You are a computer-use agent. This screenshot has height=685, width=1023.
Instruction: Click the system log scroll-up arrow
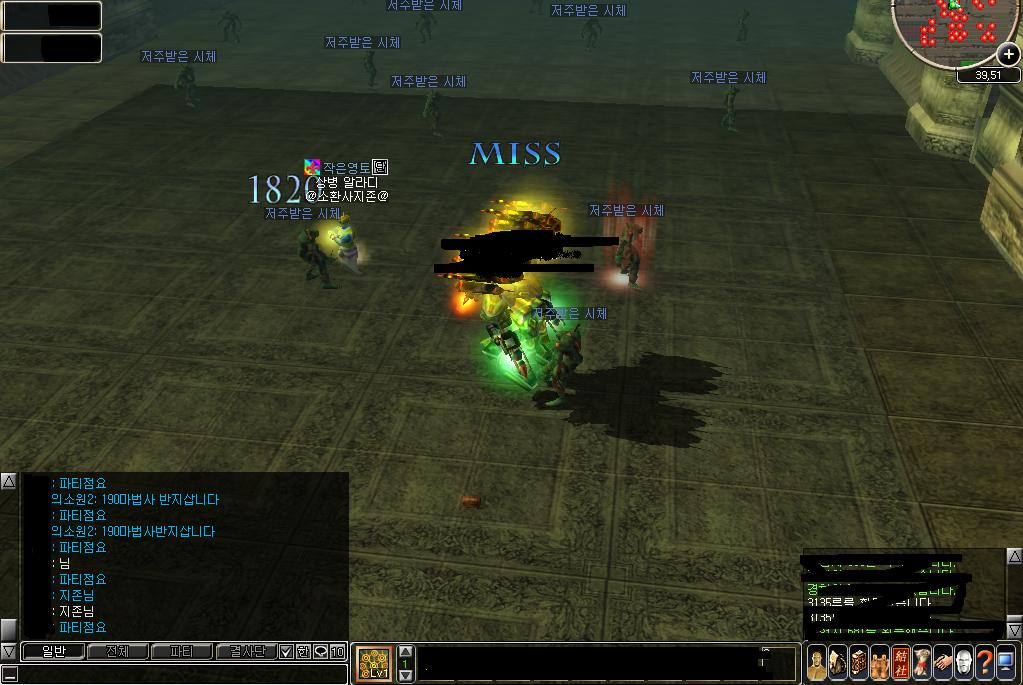coord(1013,556)
